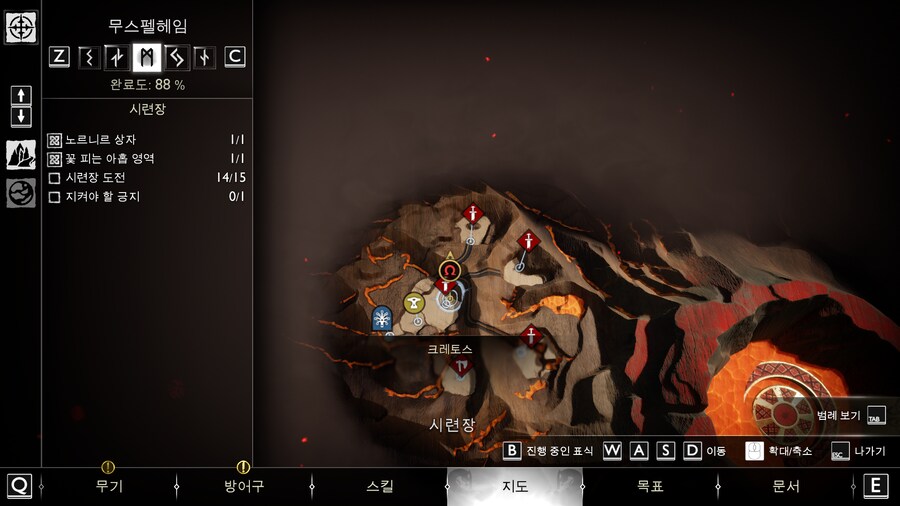Image resolution: width=900 pixels, height=506 pixels.
Task: Click the crosshair recenter icon
Action: (21, 27)
